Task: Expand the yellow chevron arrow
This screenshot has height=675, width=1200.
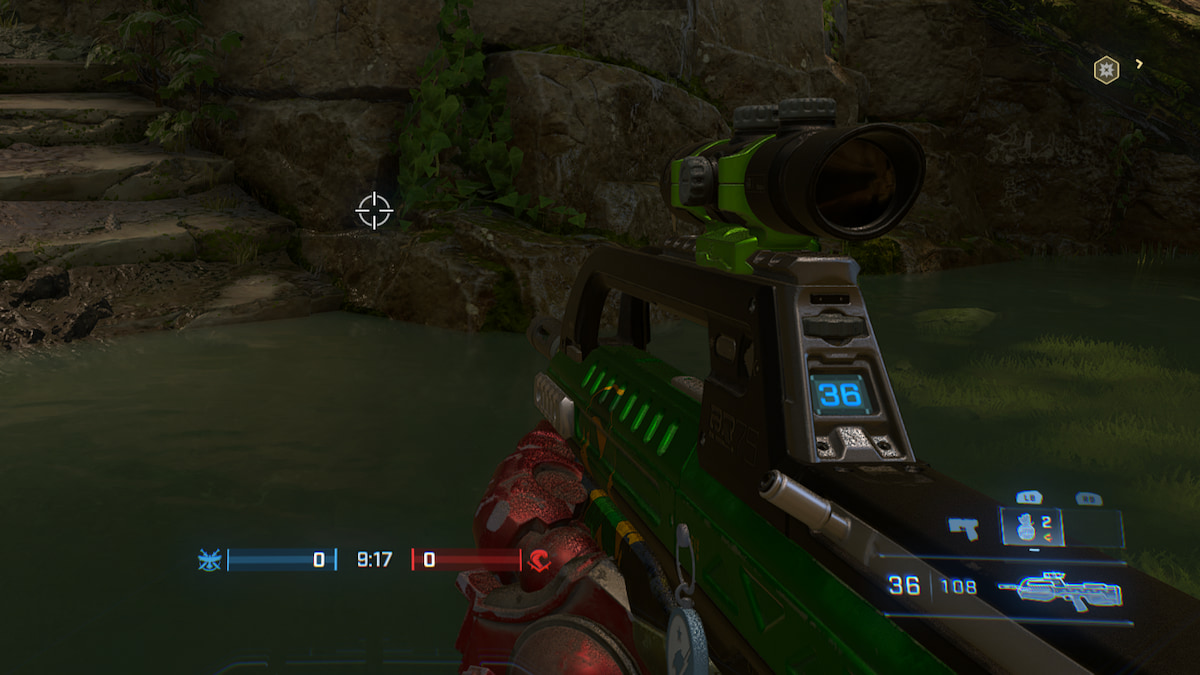Action: (x=1139, y=65)
